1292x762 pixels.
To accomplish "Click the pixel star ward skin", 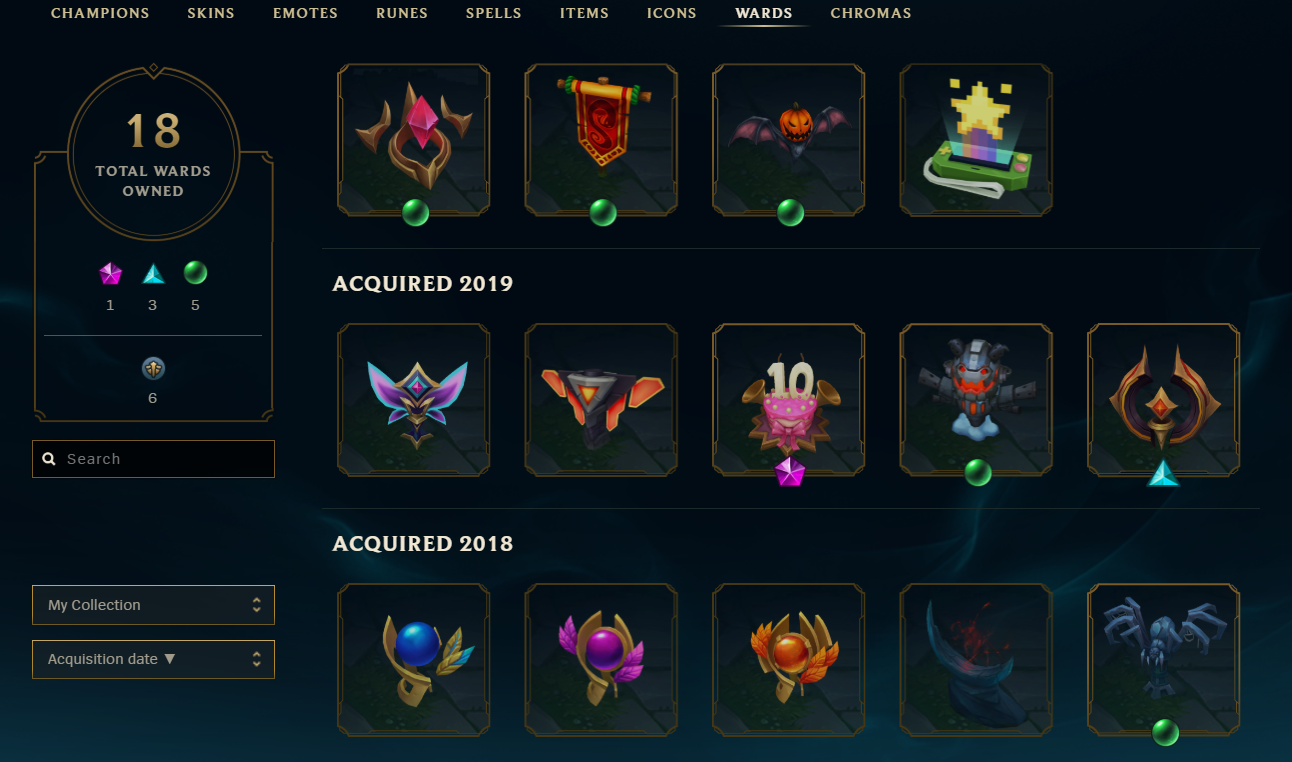I will (x=975, y=139).
